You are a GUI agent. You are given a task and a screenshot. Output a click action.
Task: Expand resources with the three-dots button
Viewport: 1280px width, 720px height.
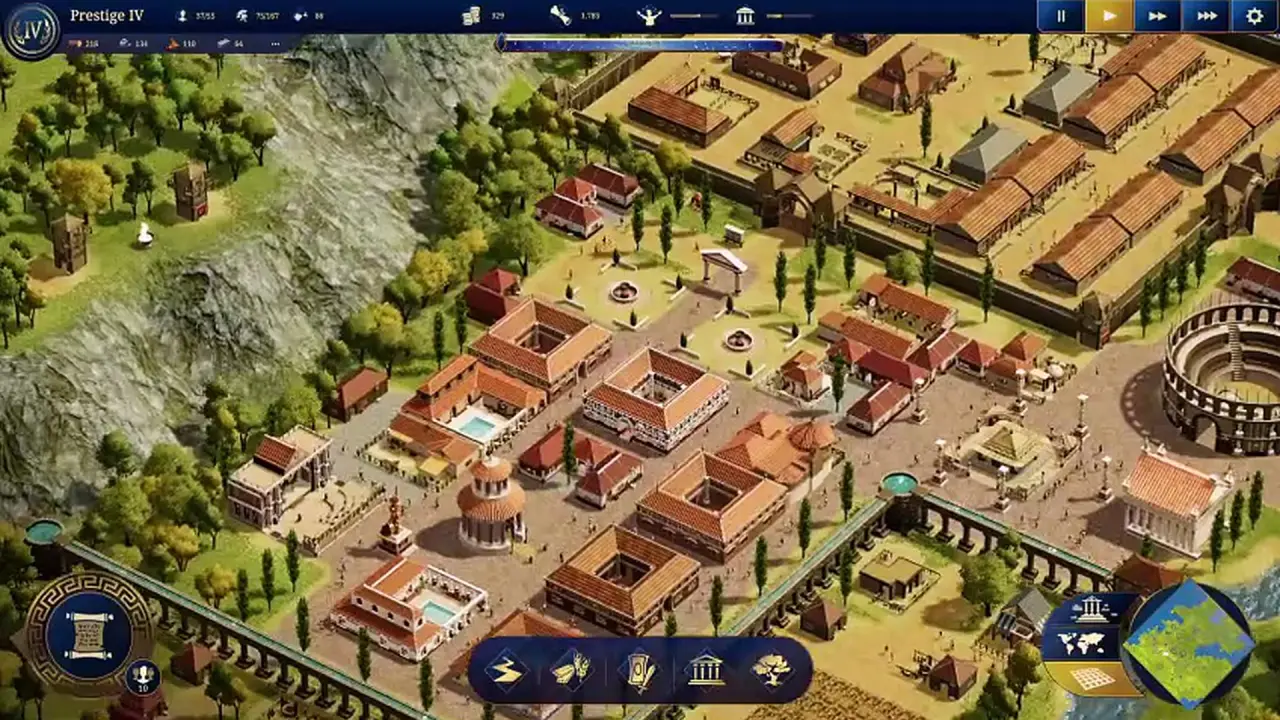(275, 44)
